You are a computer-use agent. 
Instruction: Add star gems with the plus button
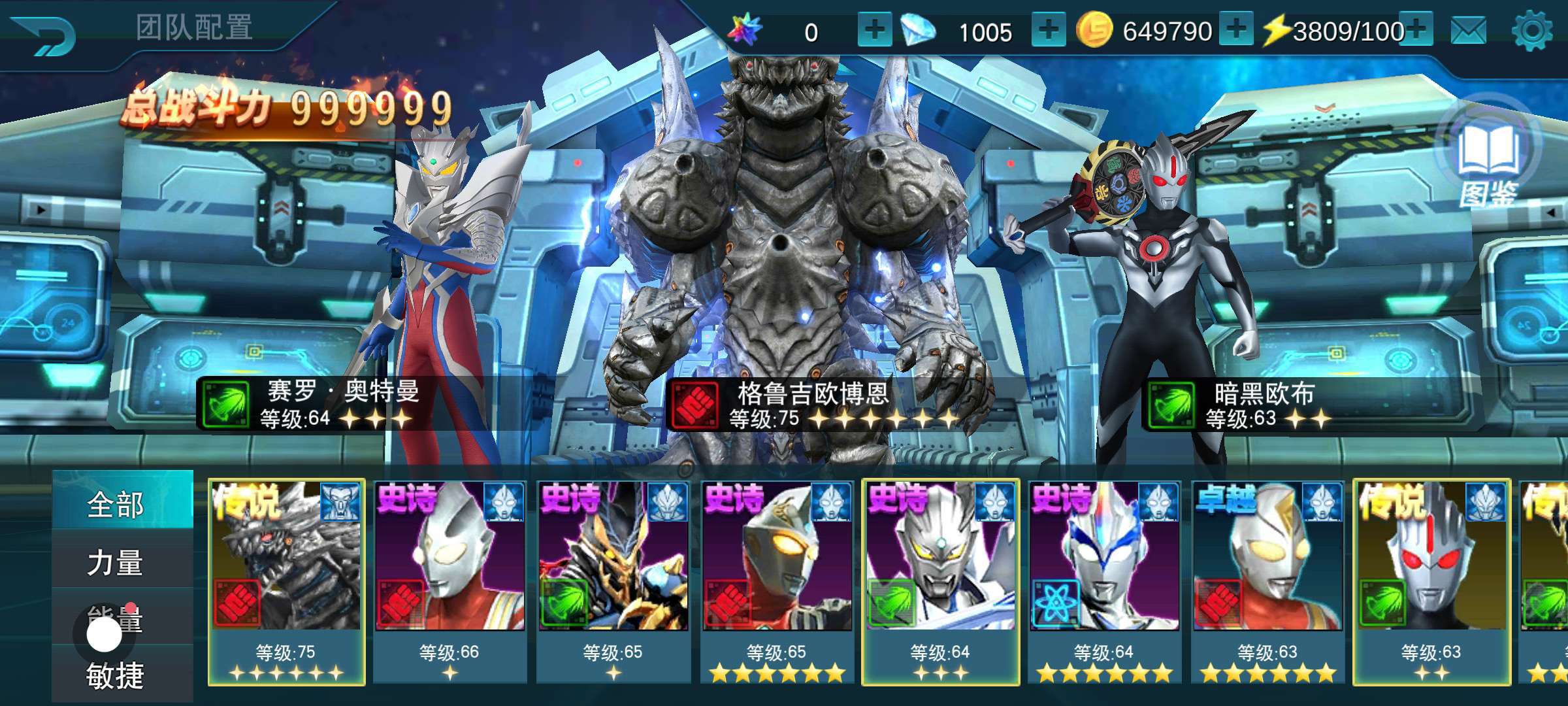pyautogui.click(x=874, y=30)
